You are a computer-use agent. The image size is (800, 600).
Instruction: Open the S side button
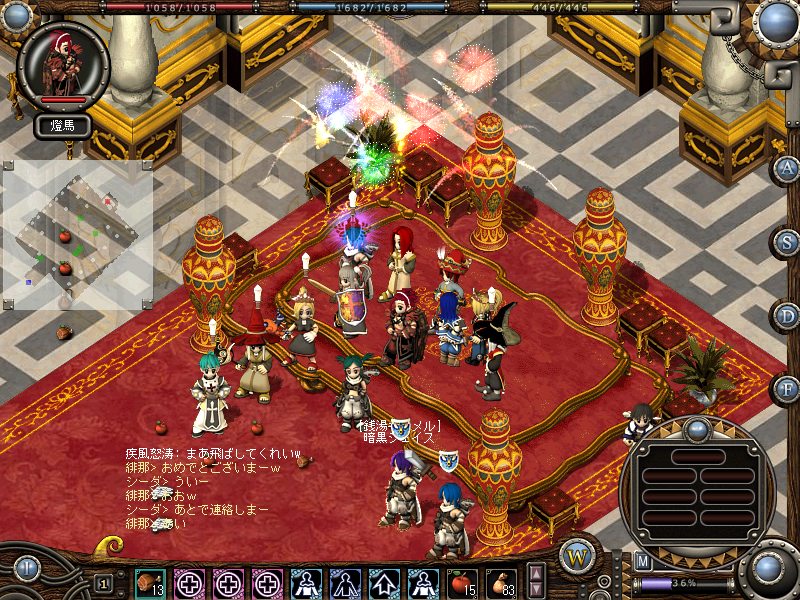pos(788,242)
